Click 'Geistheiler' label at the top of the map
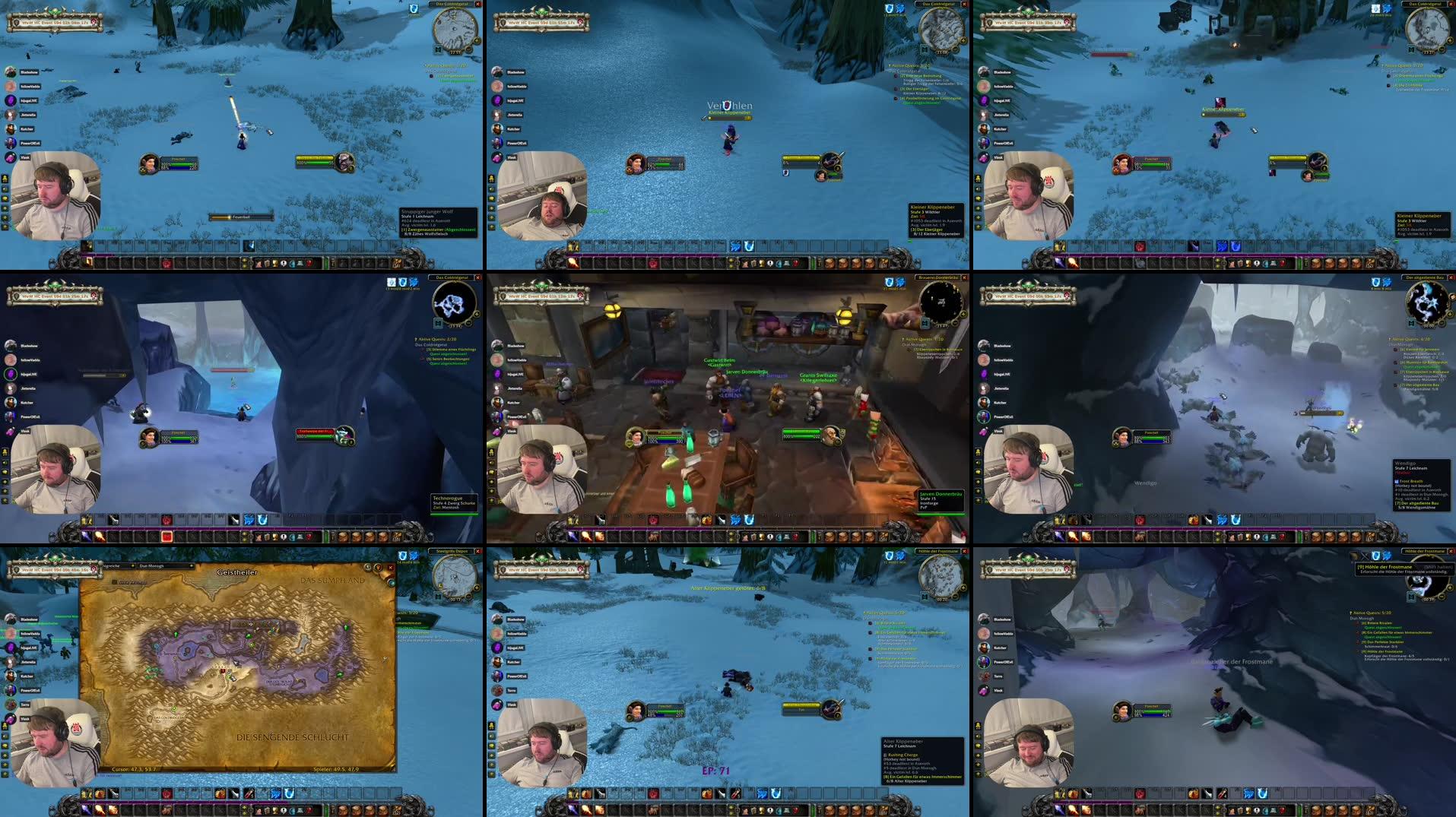This screenshot has width=1456, height=817. (237, 572)
